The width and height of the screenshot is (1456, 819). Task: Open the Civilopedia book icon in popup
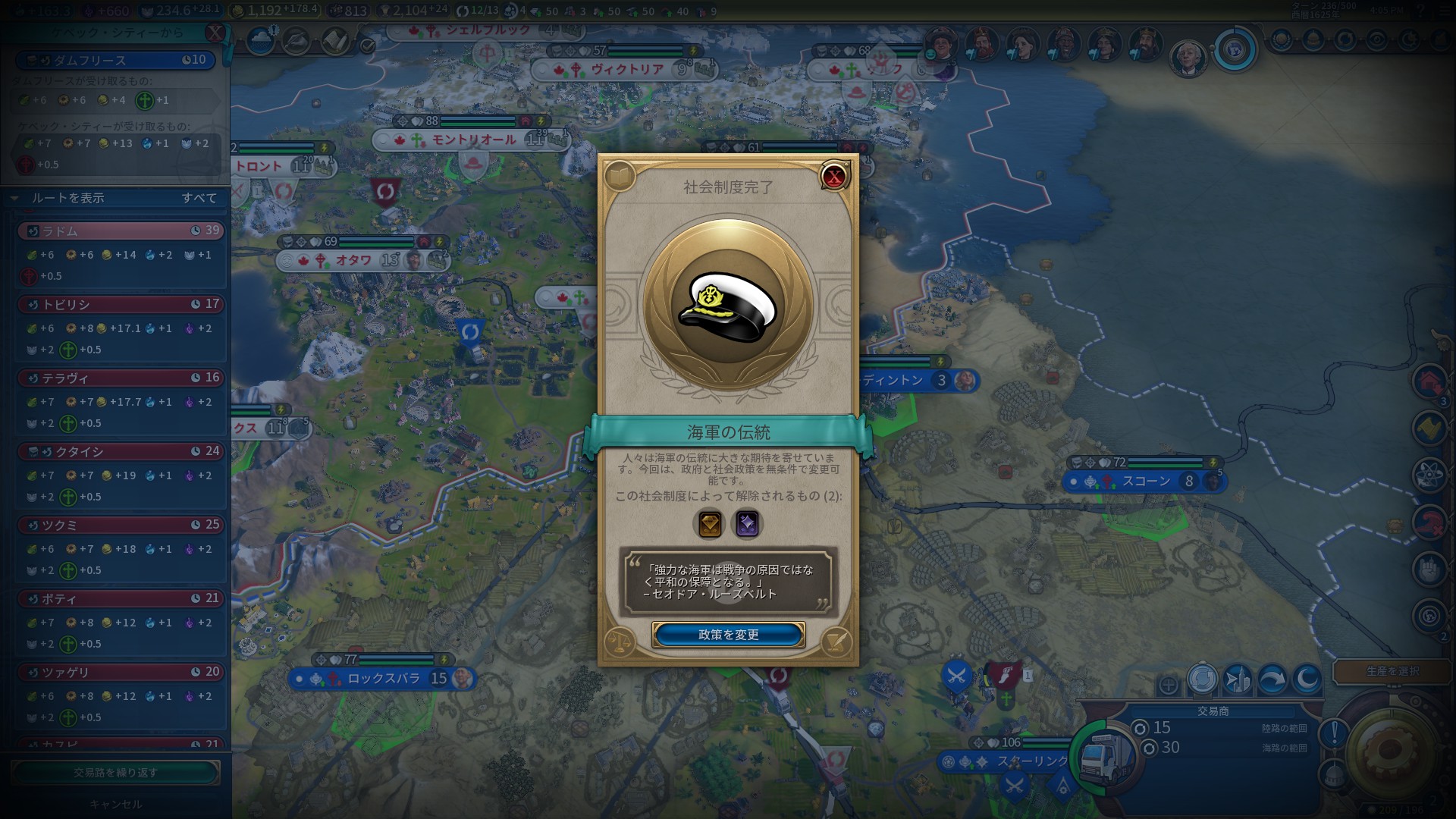coord(620,177)
